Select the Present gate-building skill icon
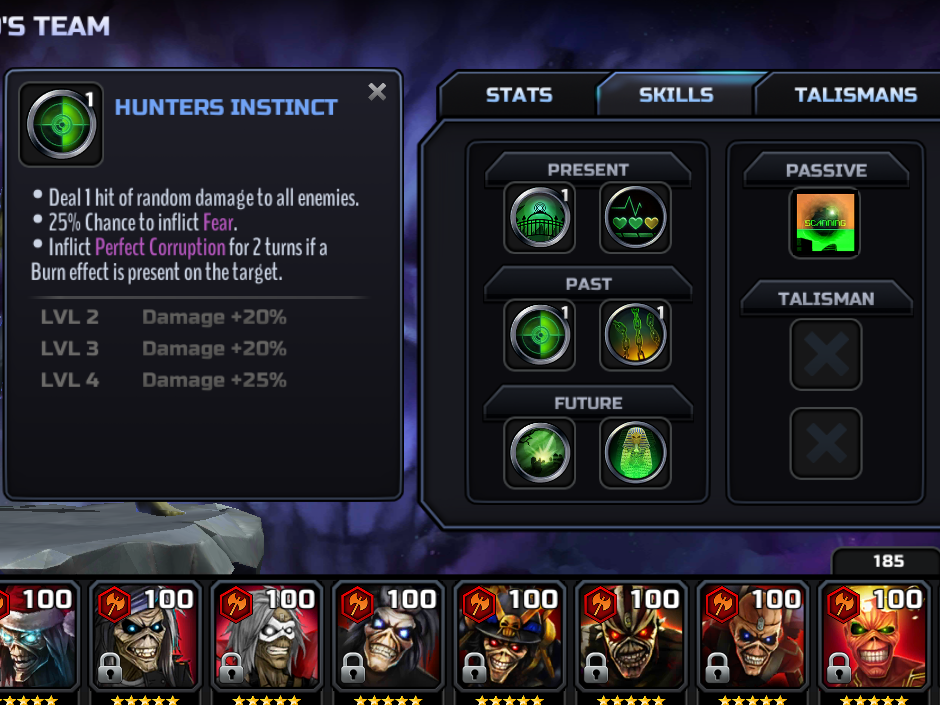 pyautogui.click(x=540, y=216)
